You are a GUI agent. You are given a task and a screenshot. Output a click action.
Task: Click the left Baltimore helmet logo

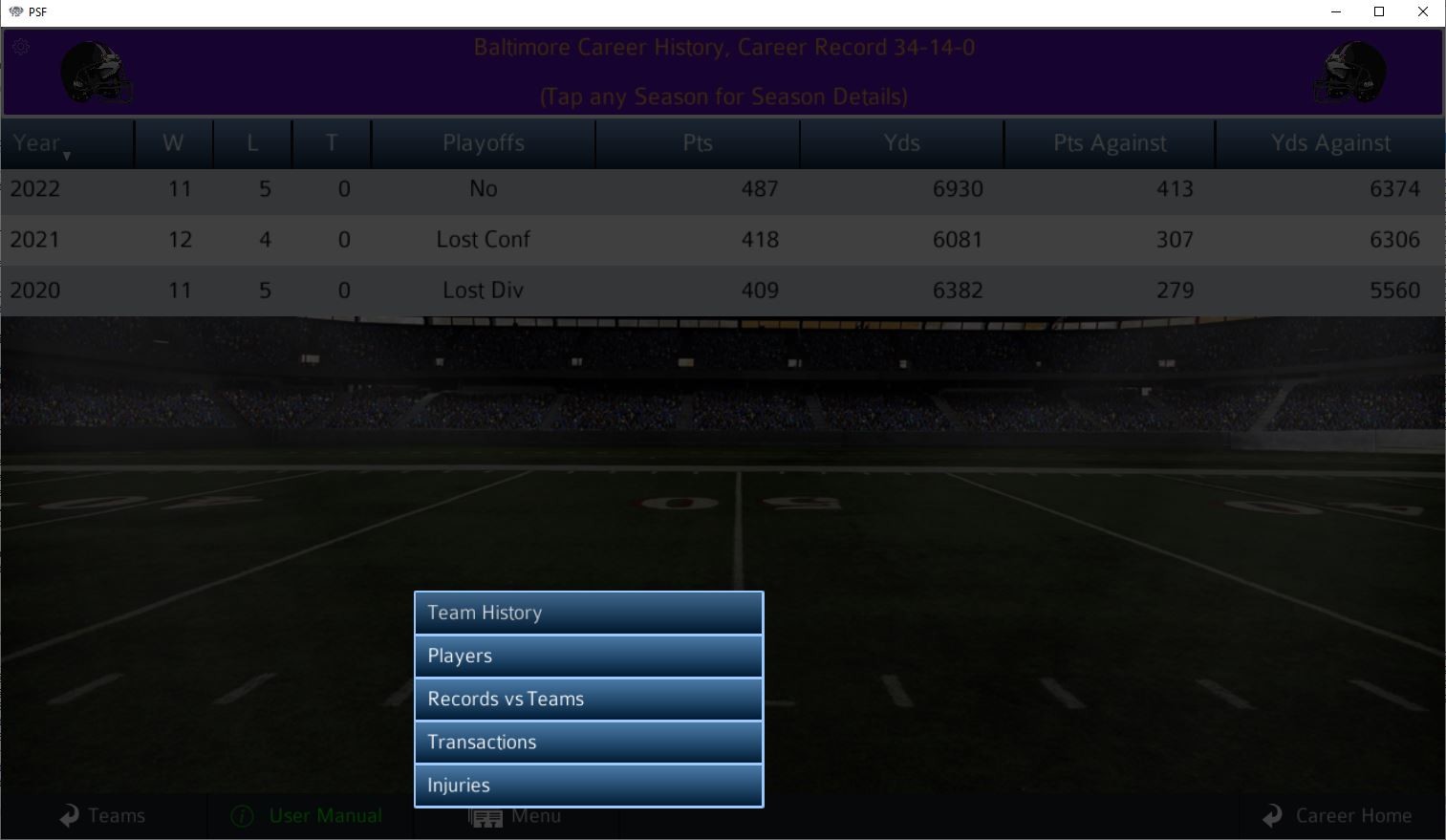pyautogui.click(x=95, y=73)
